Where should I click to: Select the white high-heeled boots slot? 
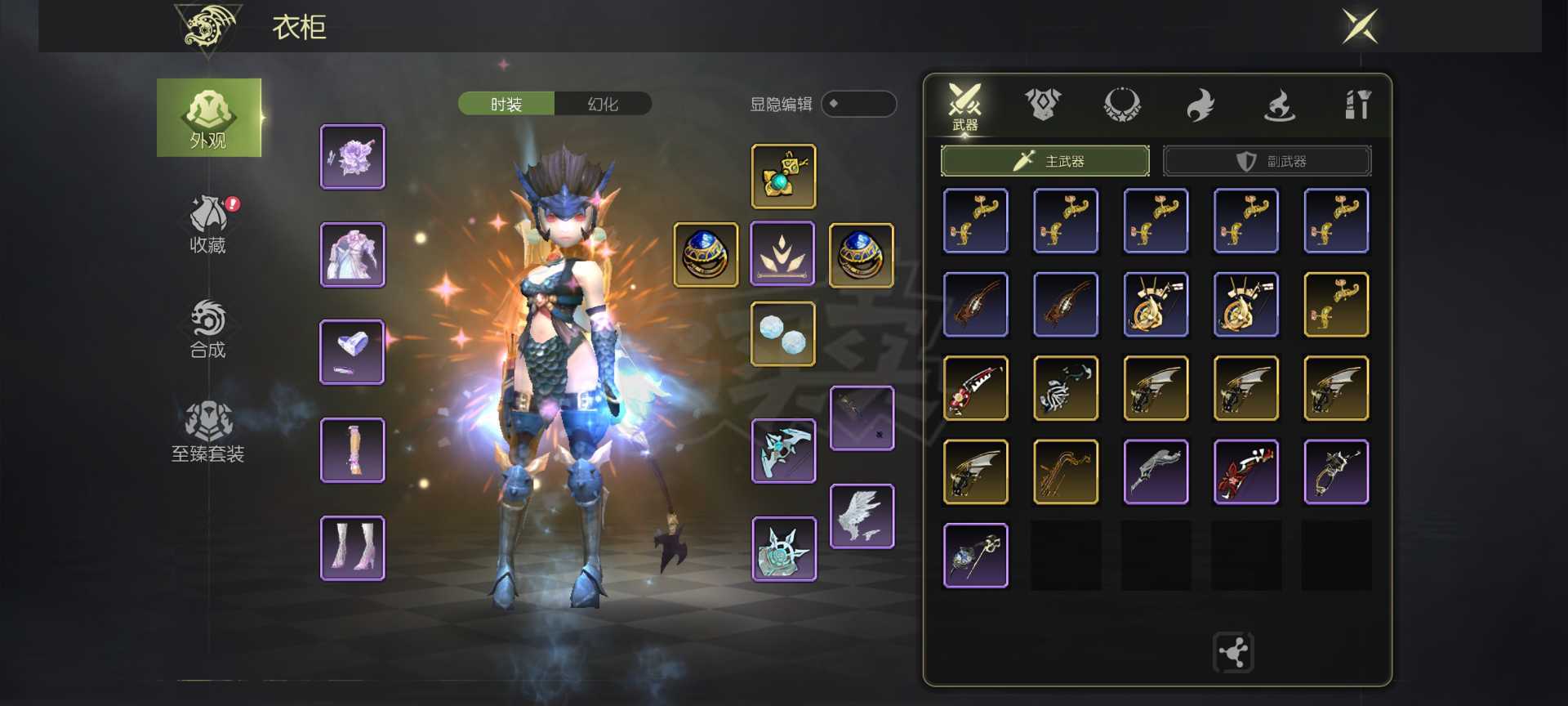click(x=353, y=548)
